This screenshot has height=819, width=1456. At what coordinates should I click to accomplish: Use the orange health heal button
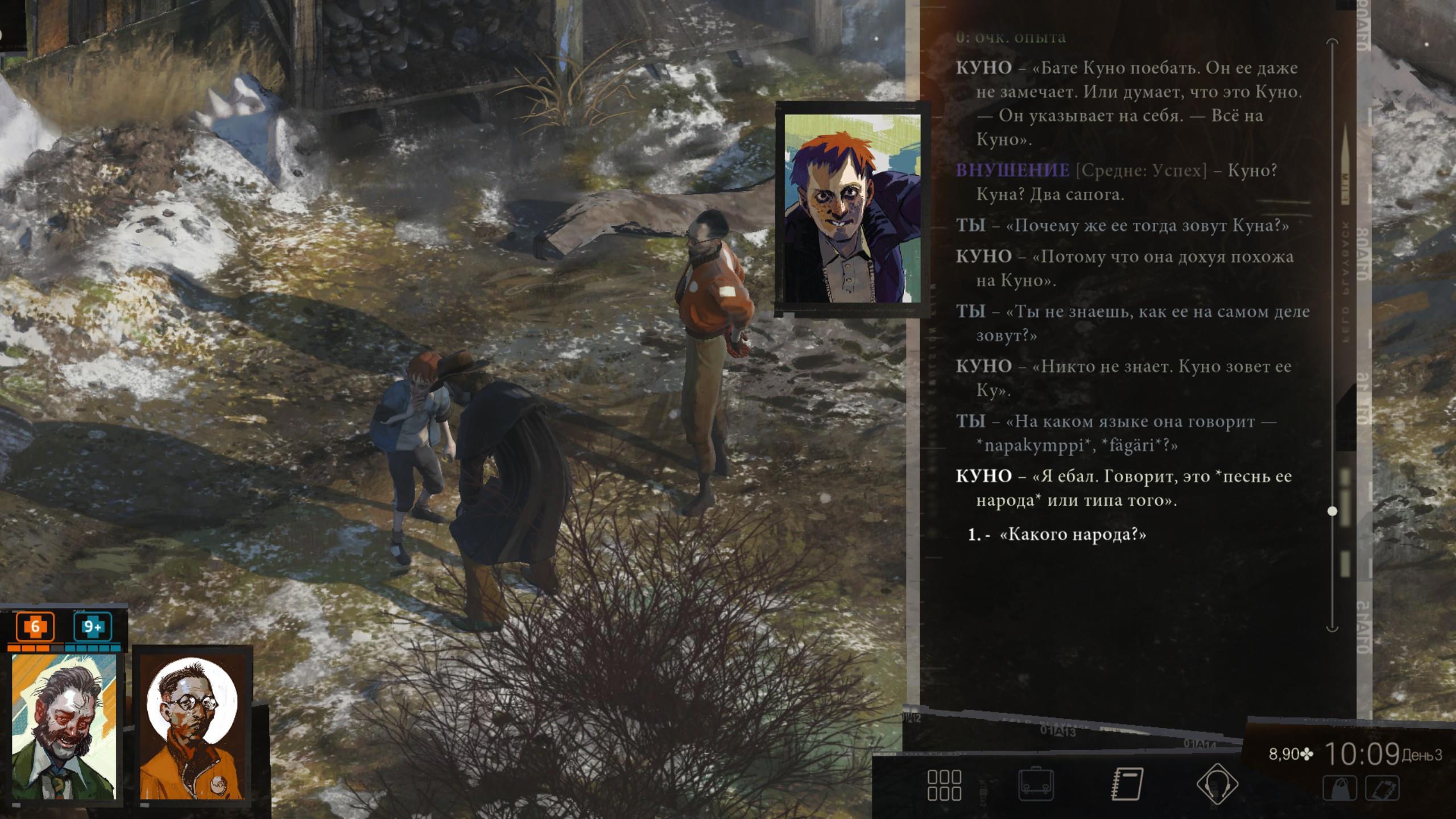coord(35,627)
